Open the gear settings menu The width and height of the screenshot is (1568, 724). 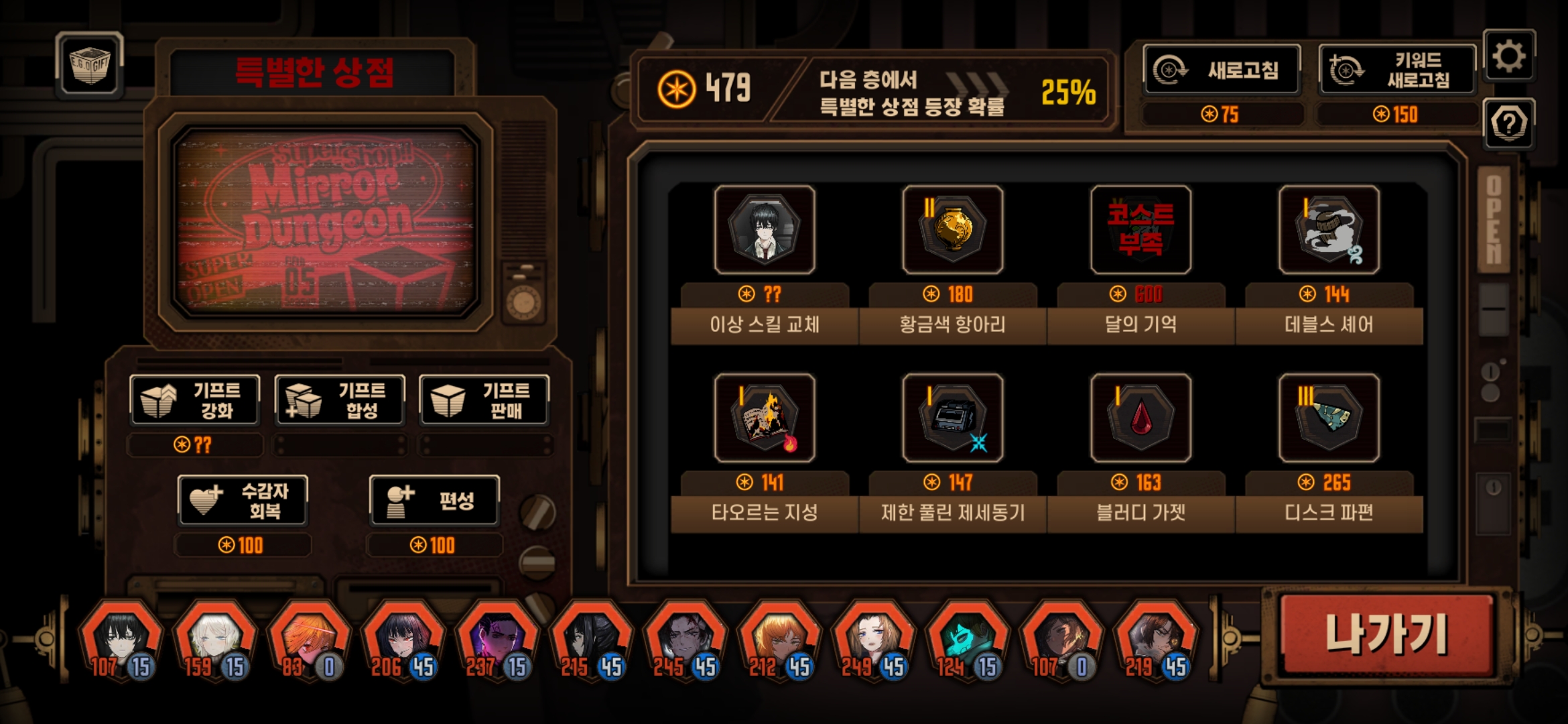1509,56
